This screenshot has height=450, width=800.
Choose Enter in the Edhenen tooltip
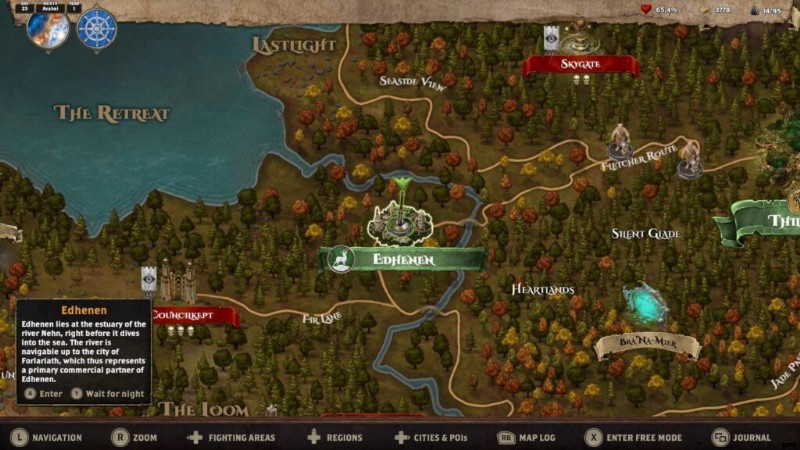[x=44, y=393]
